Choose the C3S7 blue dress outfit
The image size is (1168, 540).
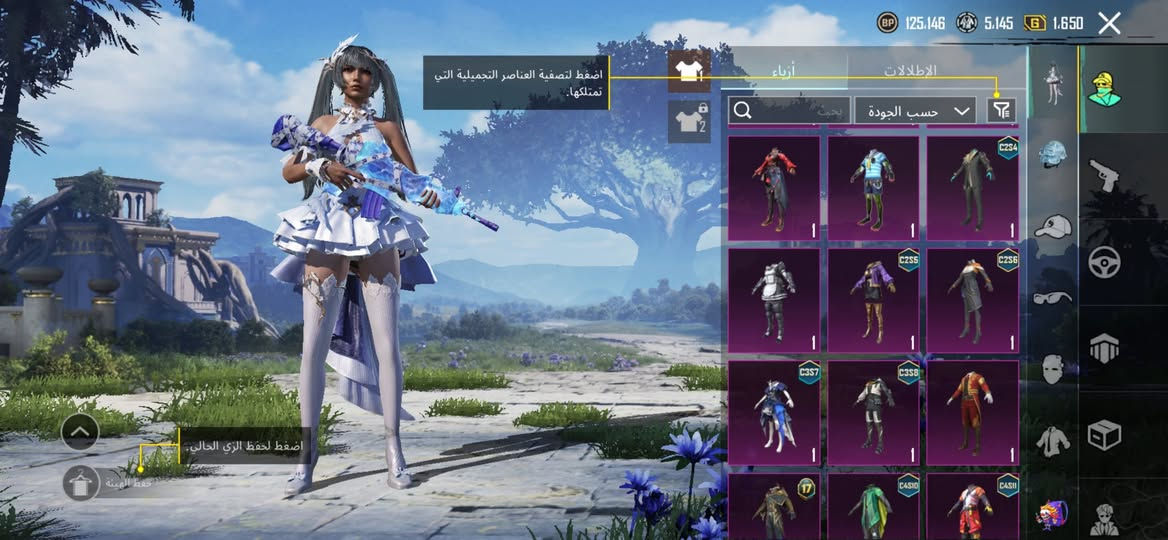[773, 413]
